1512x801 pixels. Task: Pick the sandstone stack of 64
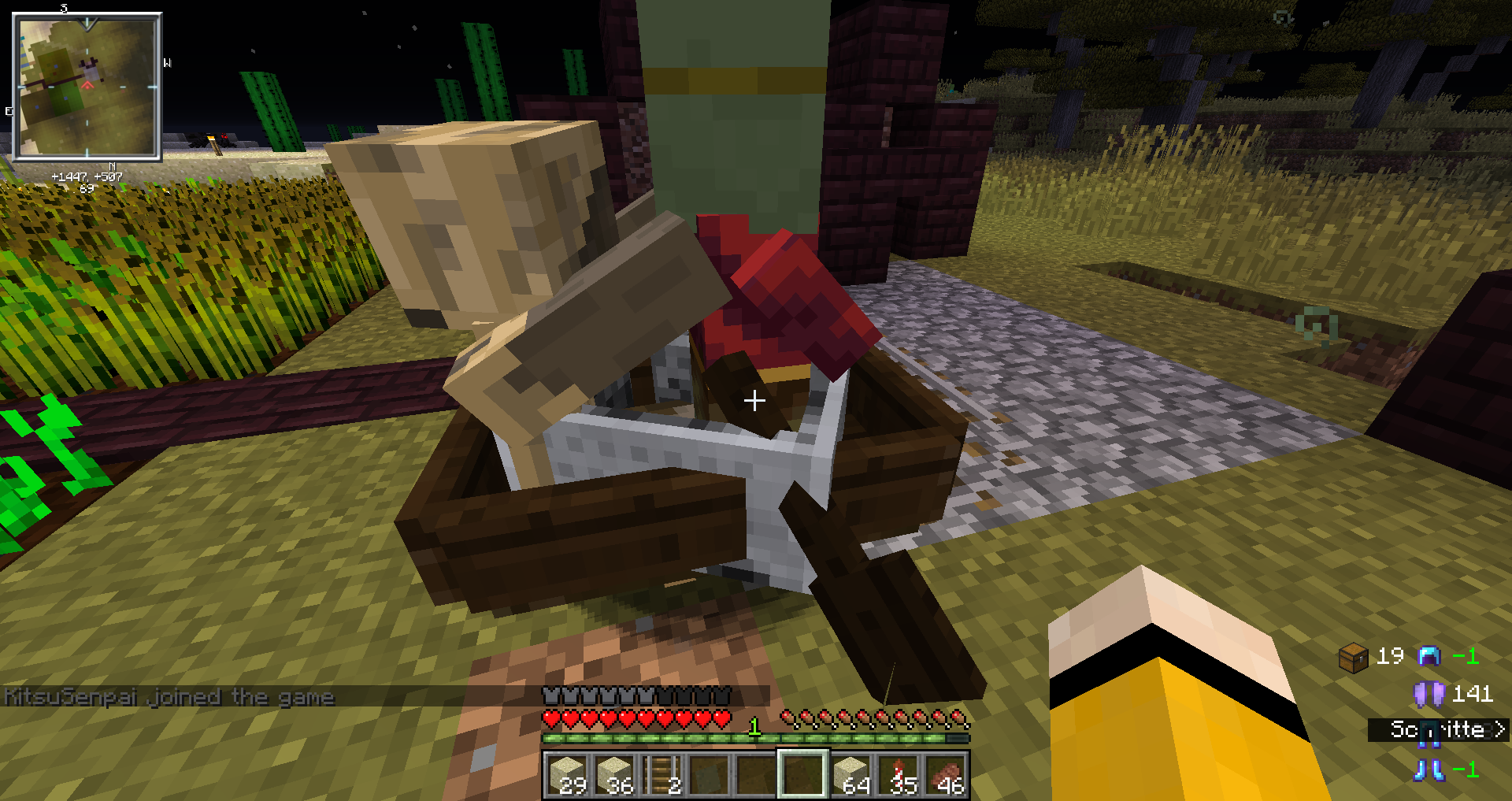[850, 773]
